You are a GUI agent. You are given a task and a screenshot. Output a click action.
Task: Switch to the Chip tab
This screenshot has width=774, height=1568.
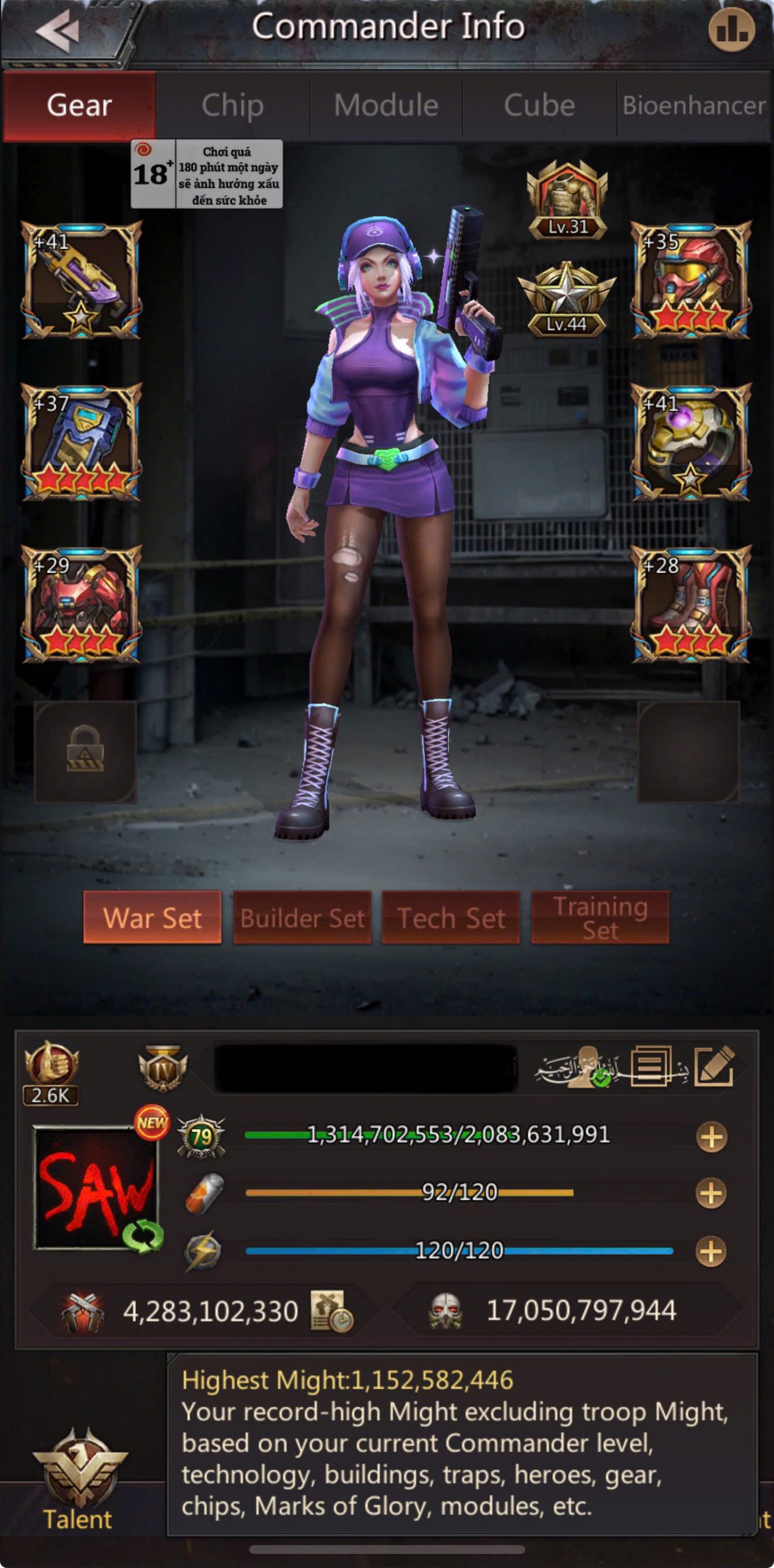click(232, 105)
